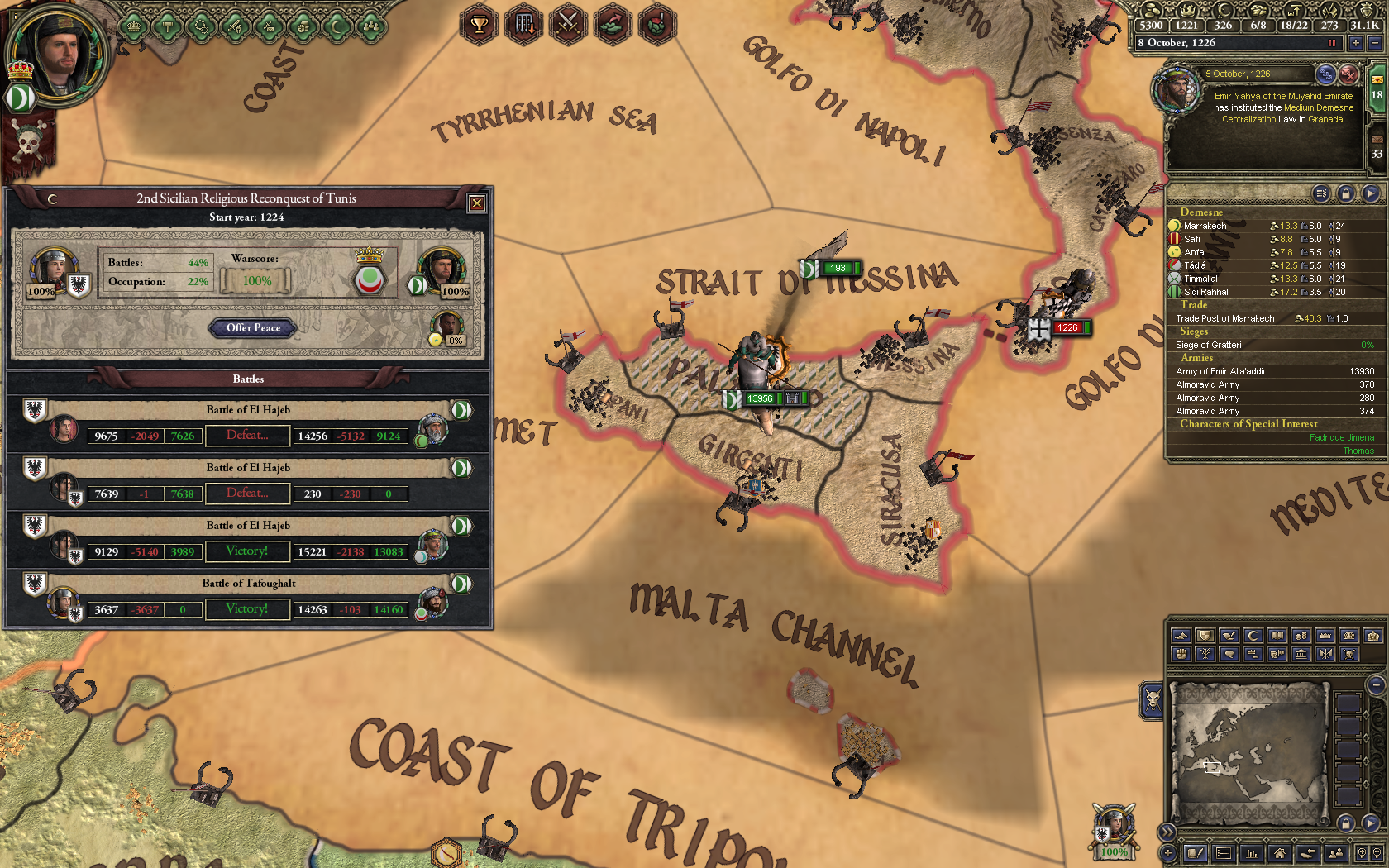Image resolution: width=1389 pixels, height=868 pixels.
Task: Switch to revolt risk map mode fist icon
Action: [x=1181, y=655]
